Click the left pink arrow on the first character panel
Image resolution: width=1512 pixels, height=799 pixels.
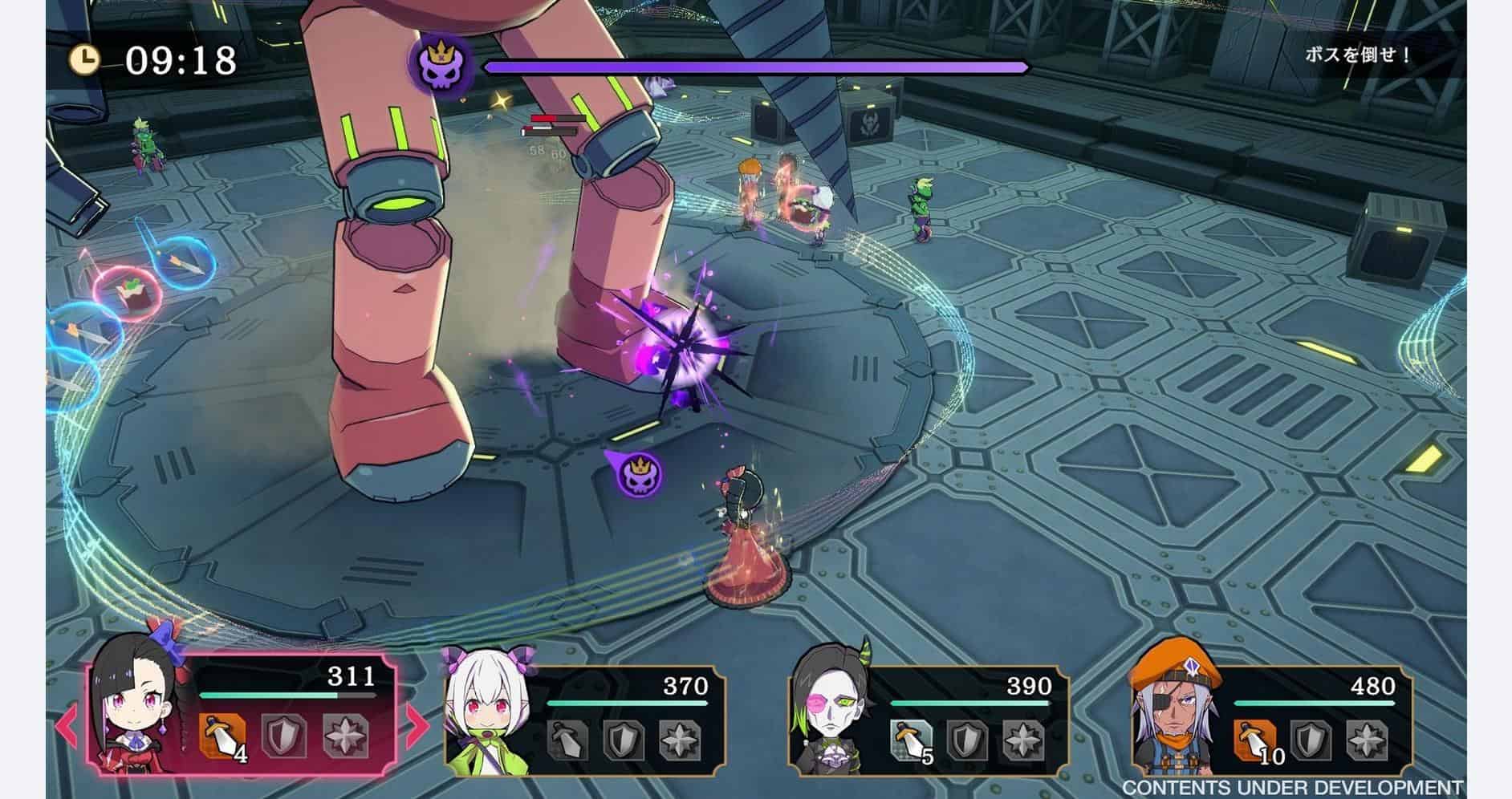pyautogui.click(x=67, y=724)
